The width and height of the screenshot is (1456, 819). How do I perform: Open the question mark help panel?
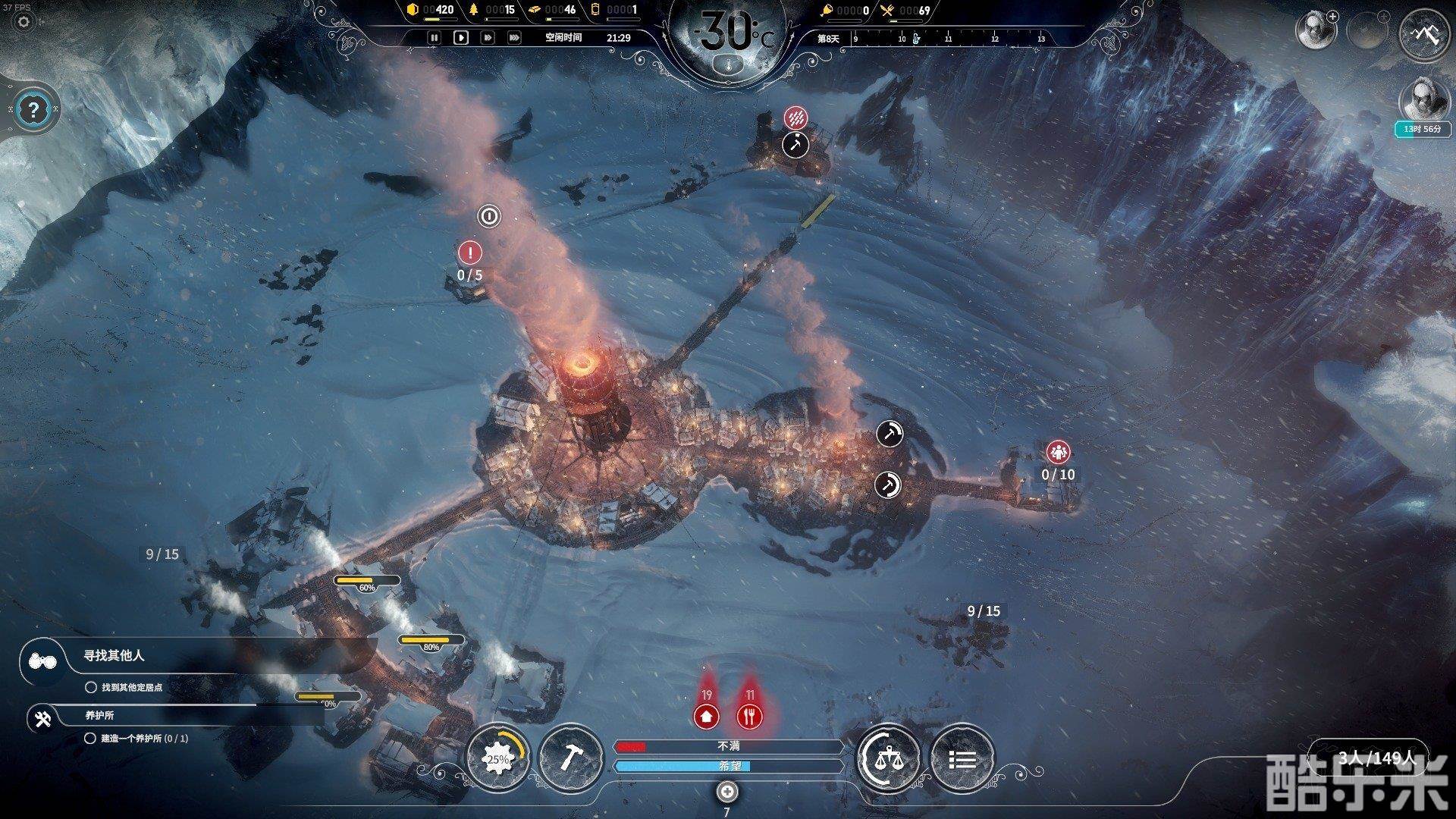coord(32,111)
